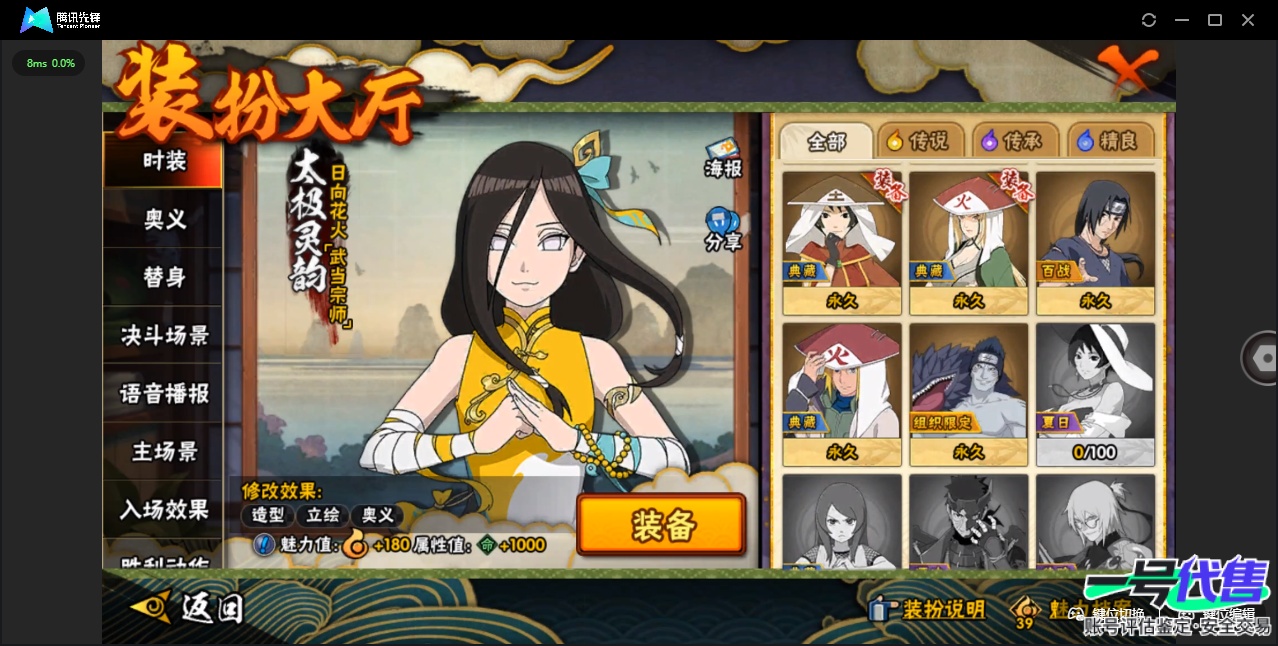
Task: Open the 海报 poster icon
Action: [723, 157]
